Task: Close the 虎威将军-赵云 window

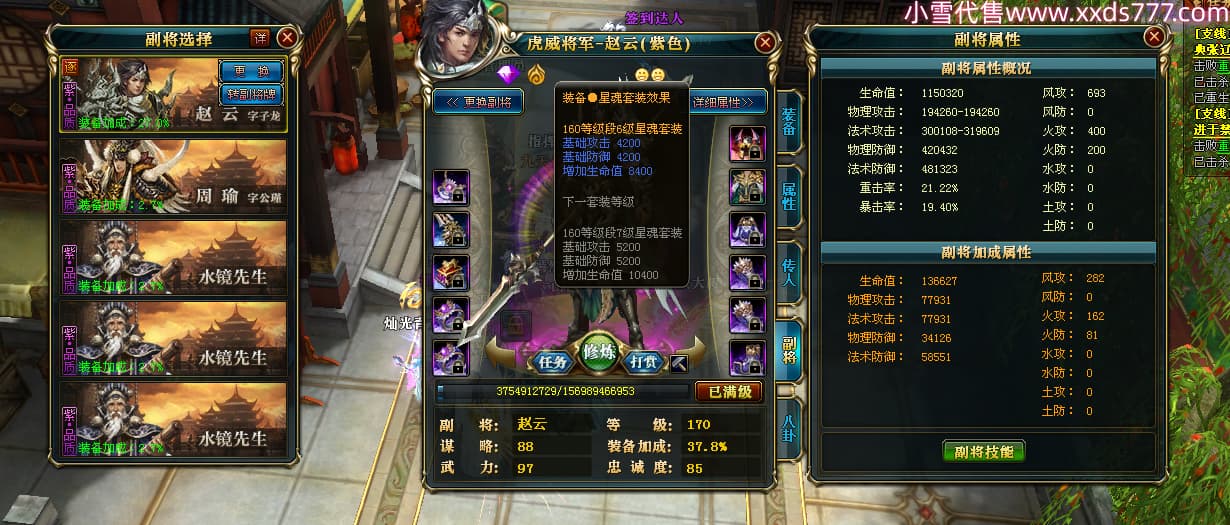Action: click(765, 43)
